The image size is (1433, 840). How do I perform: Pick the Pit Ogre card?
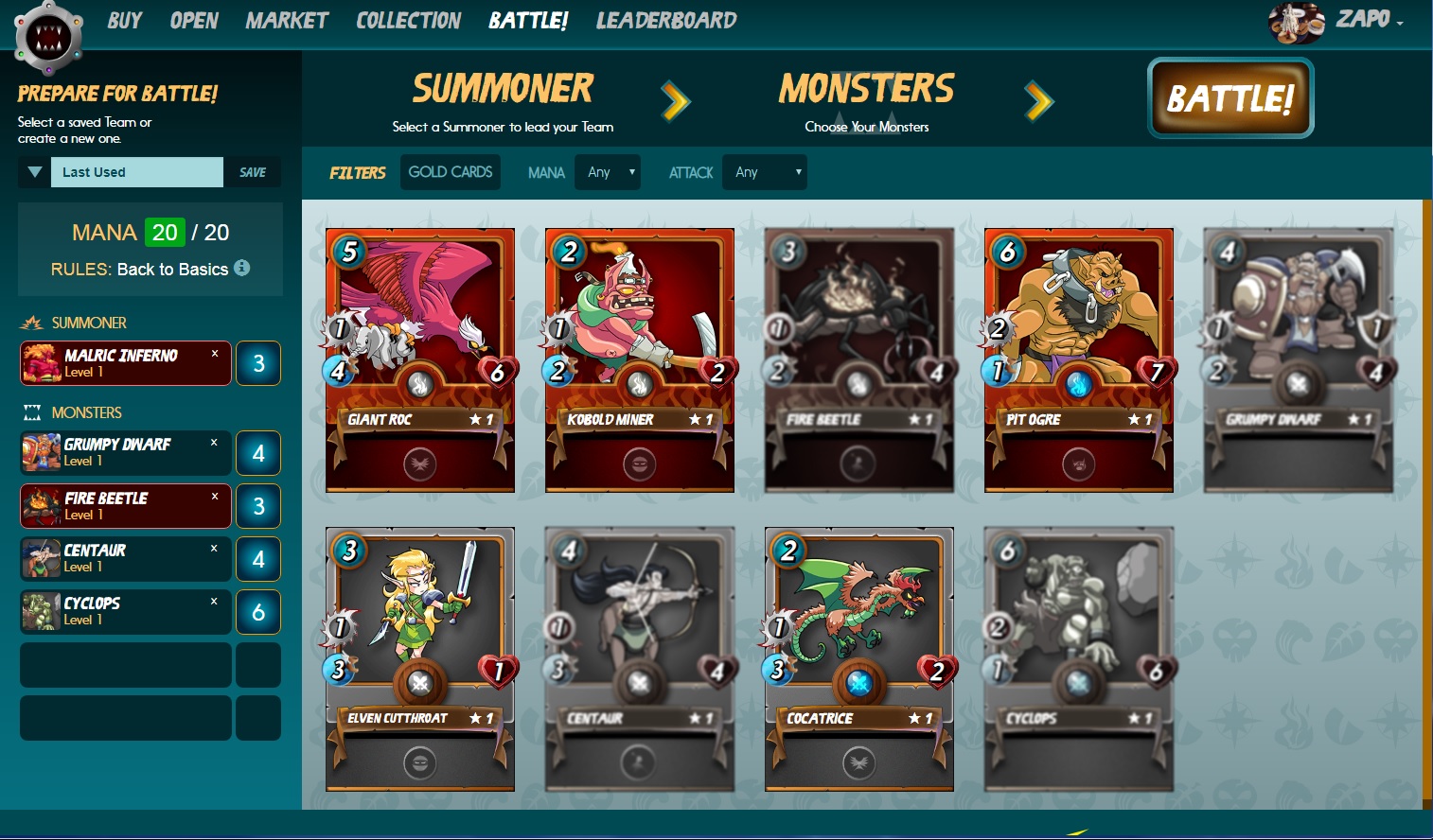pos(1079,359)
